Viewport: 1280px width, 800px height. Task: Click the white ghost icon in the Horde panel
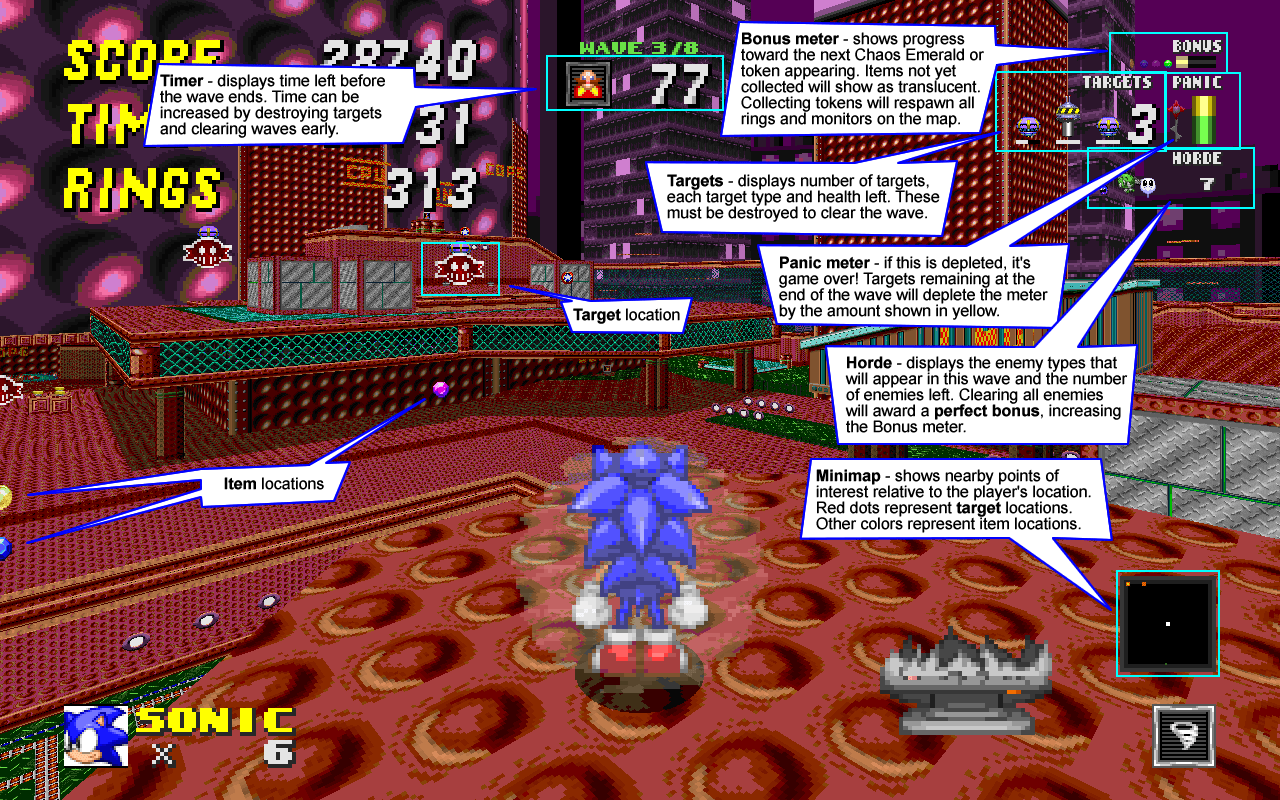(1146, 184)
